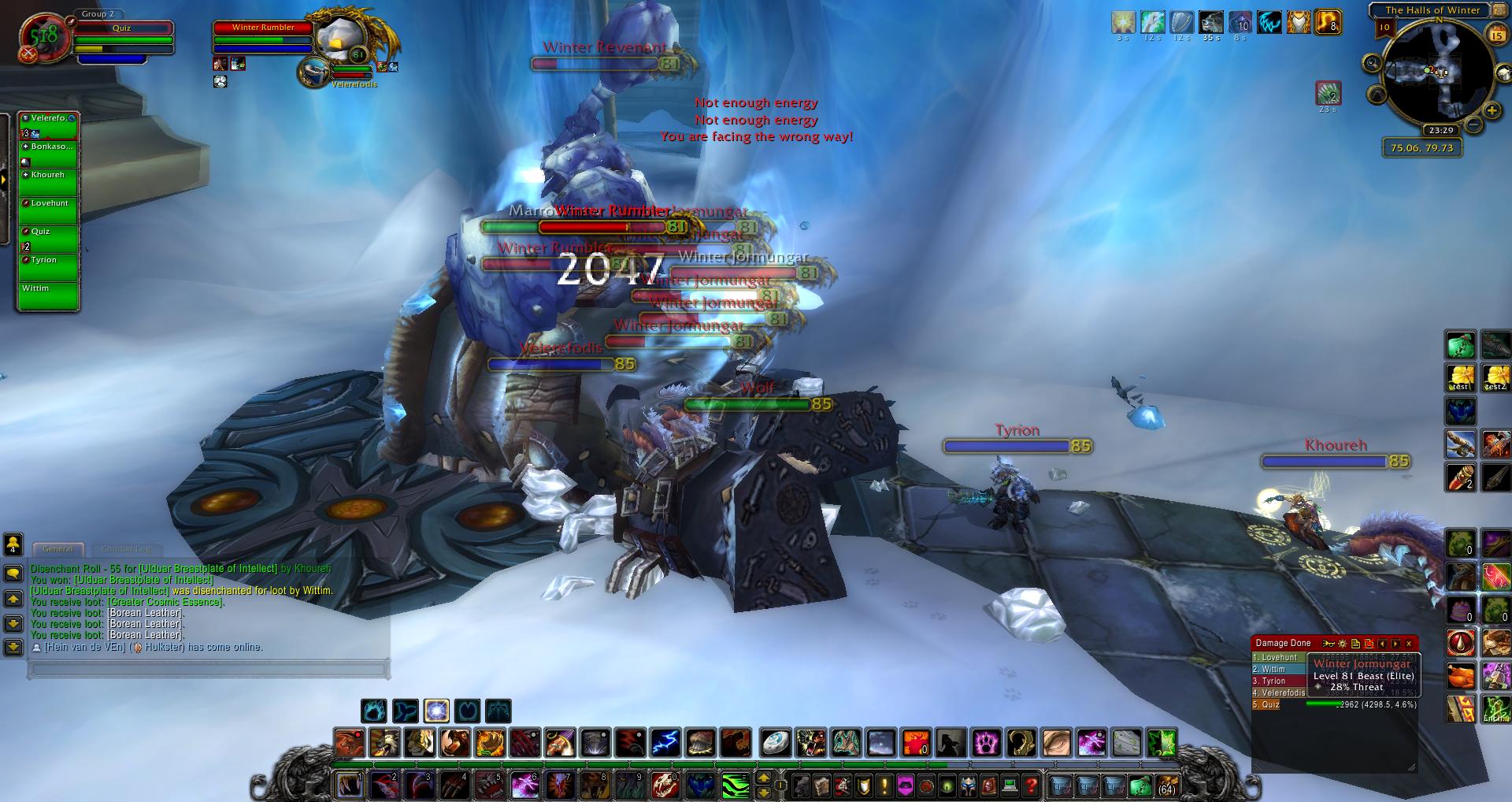The width and height of the screenshot is (1512, 802).
Task: Activate the blue lightning bolt ability
Action: pos(665,743)
